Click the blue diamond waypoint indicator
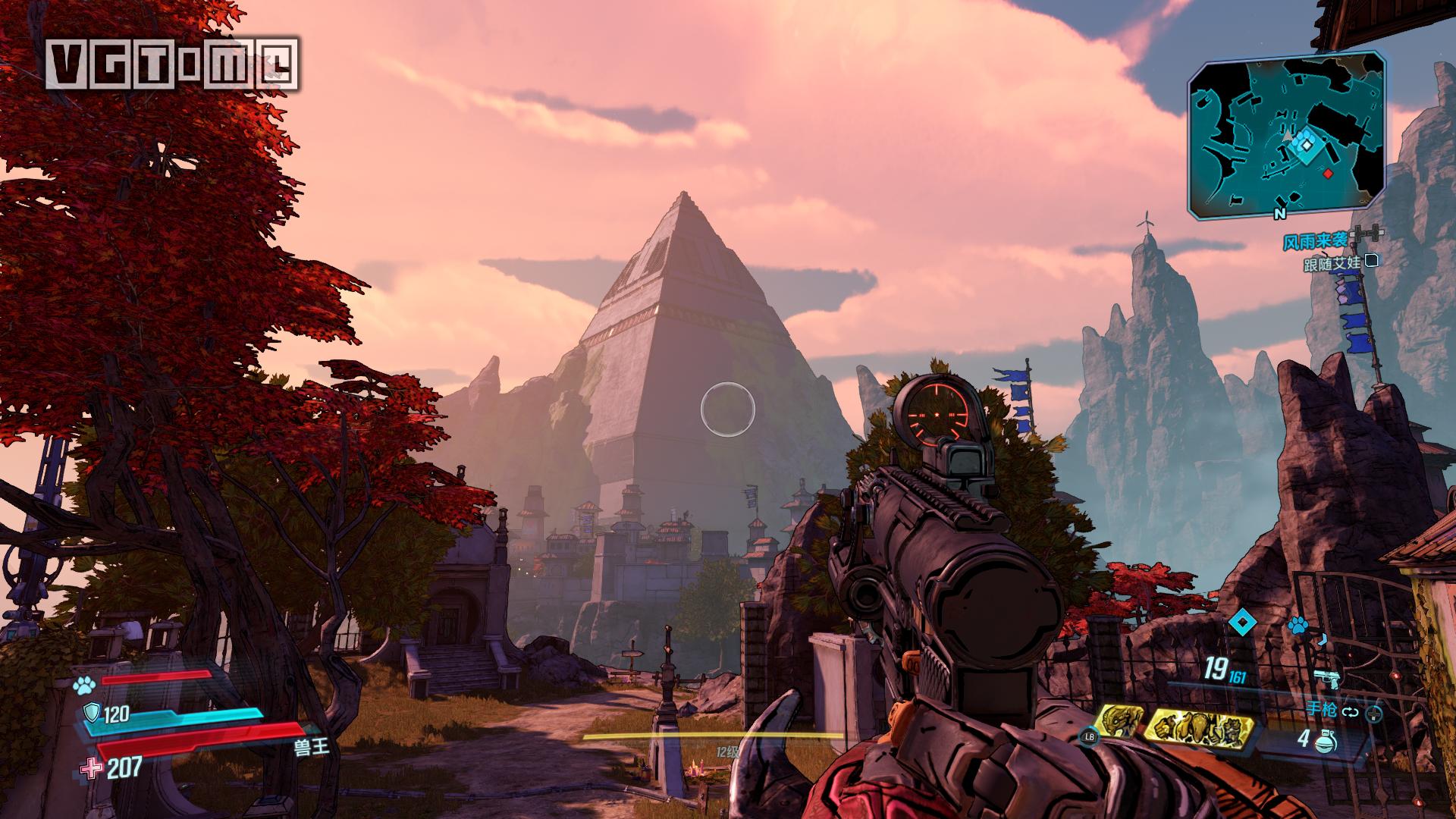 point(1241,624)
